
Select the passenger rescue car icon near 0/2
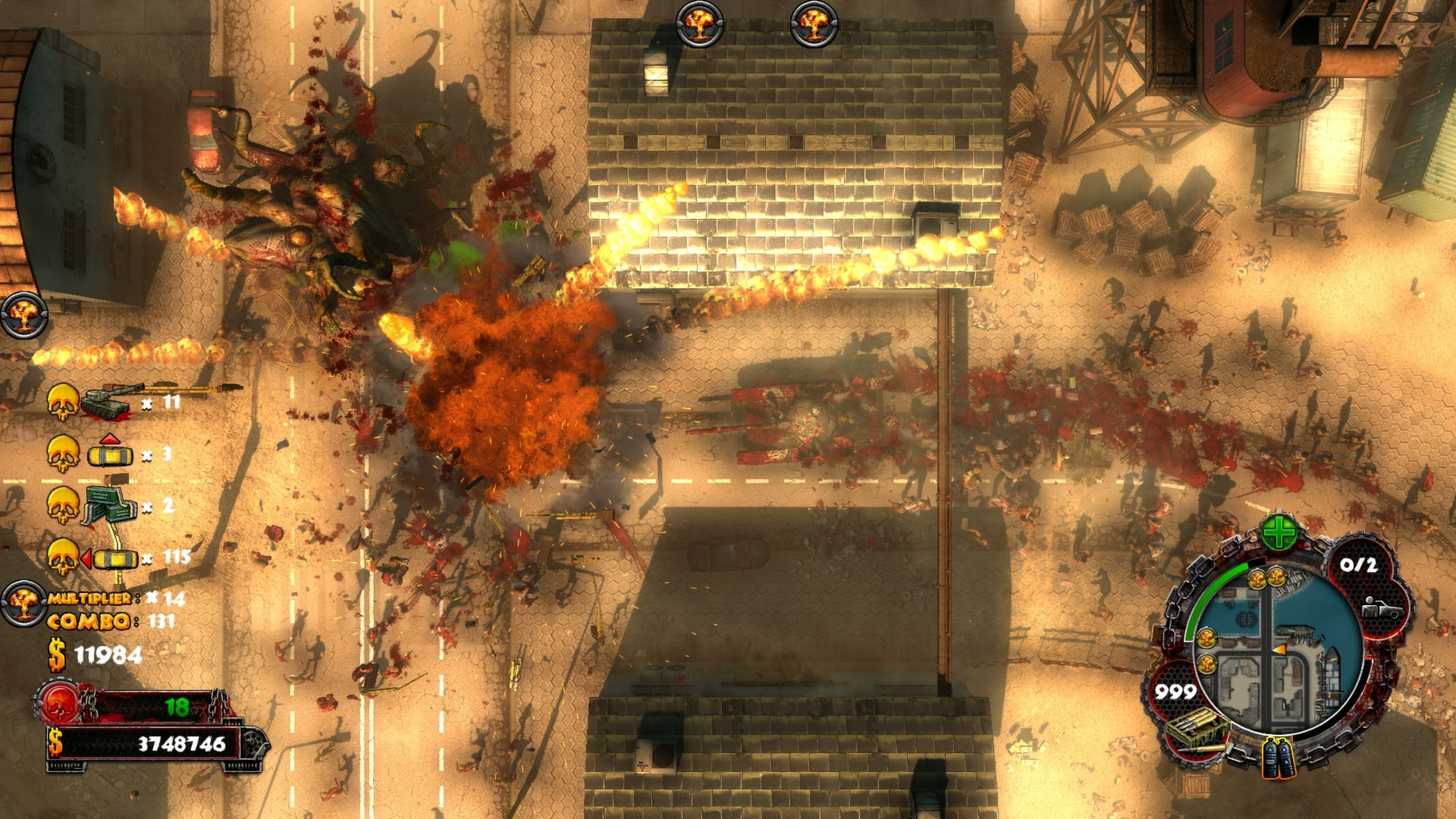click(x=1383, y=610)
